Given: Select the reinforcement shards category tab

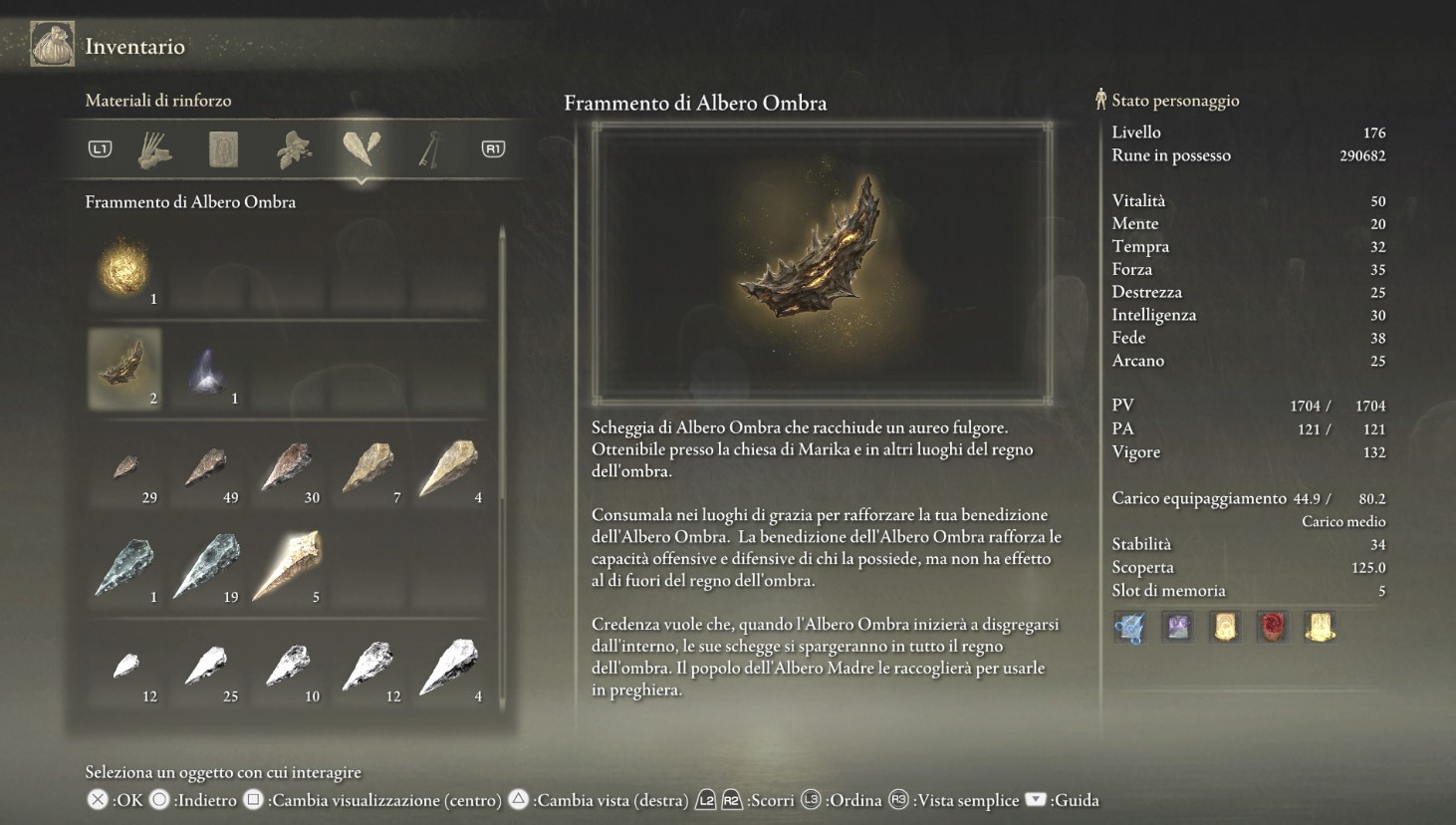Looking at the screenshot, I should point(362,148).
